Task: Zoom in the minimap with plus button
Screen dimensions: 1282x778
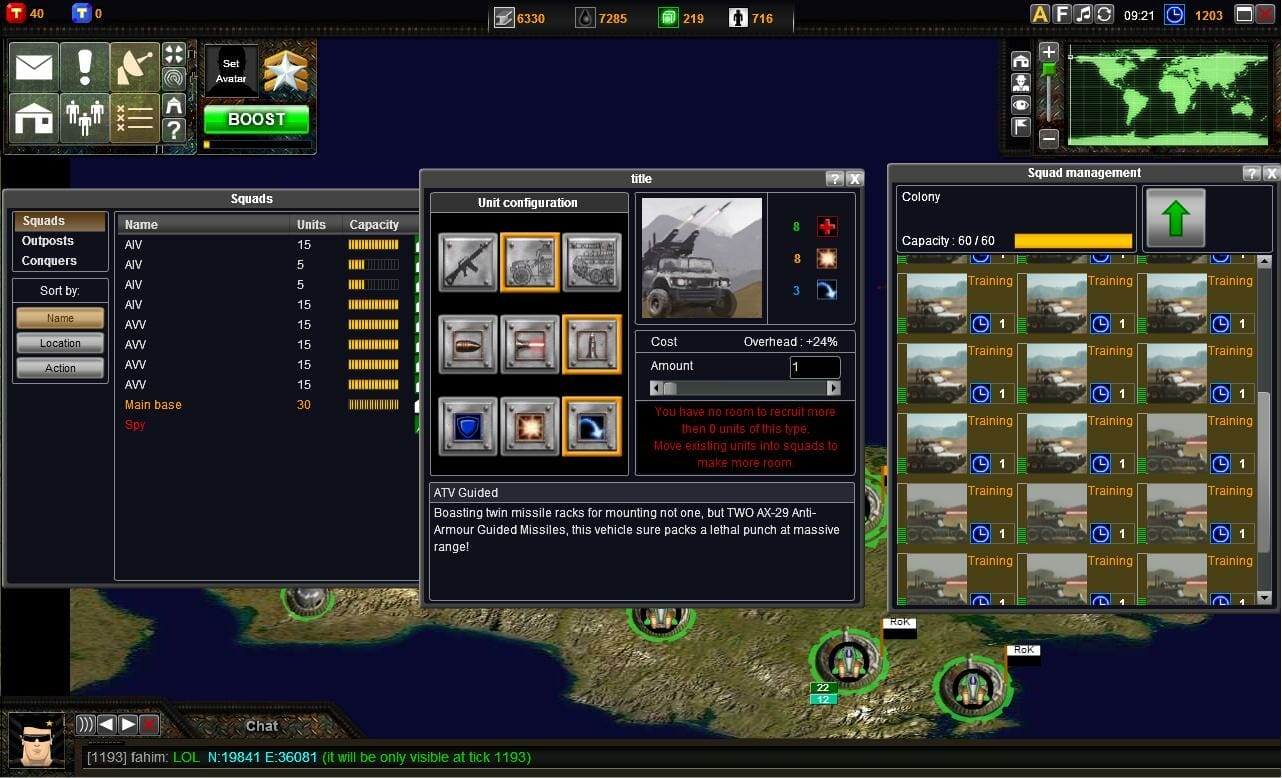Action: click(x=1048, y=52)
